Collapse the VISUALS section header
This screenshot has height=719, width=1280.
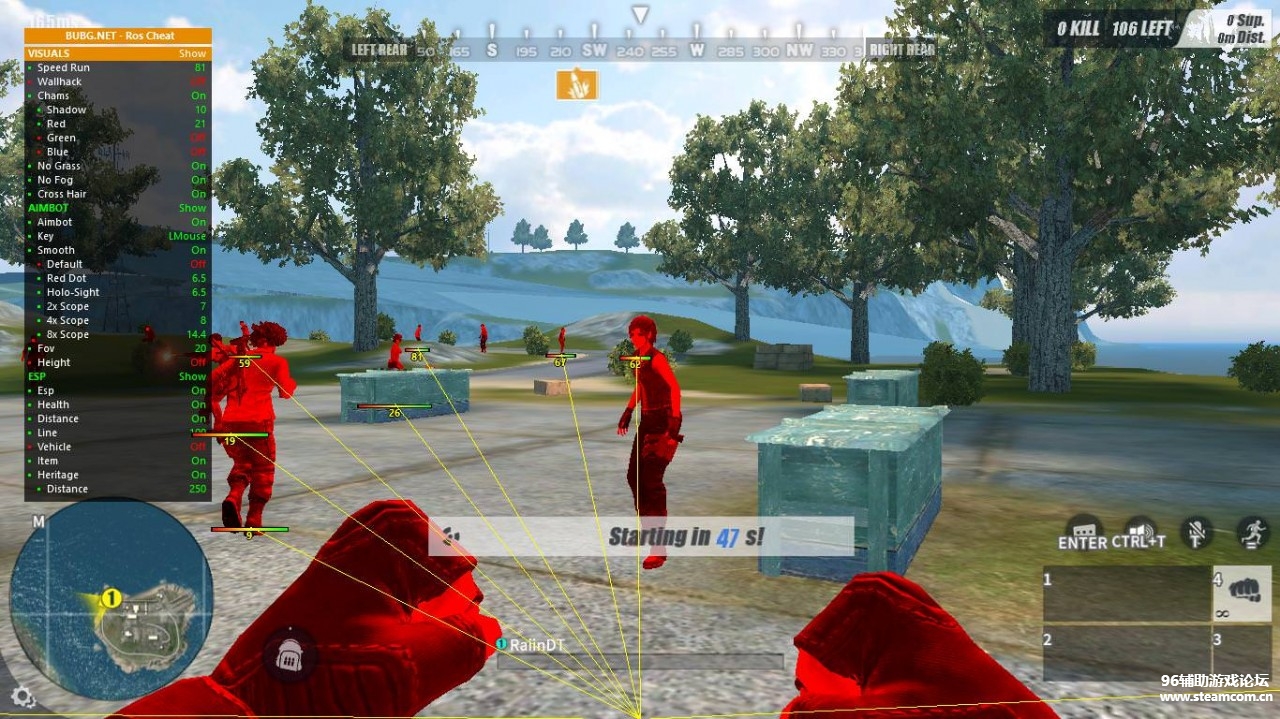117,53
